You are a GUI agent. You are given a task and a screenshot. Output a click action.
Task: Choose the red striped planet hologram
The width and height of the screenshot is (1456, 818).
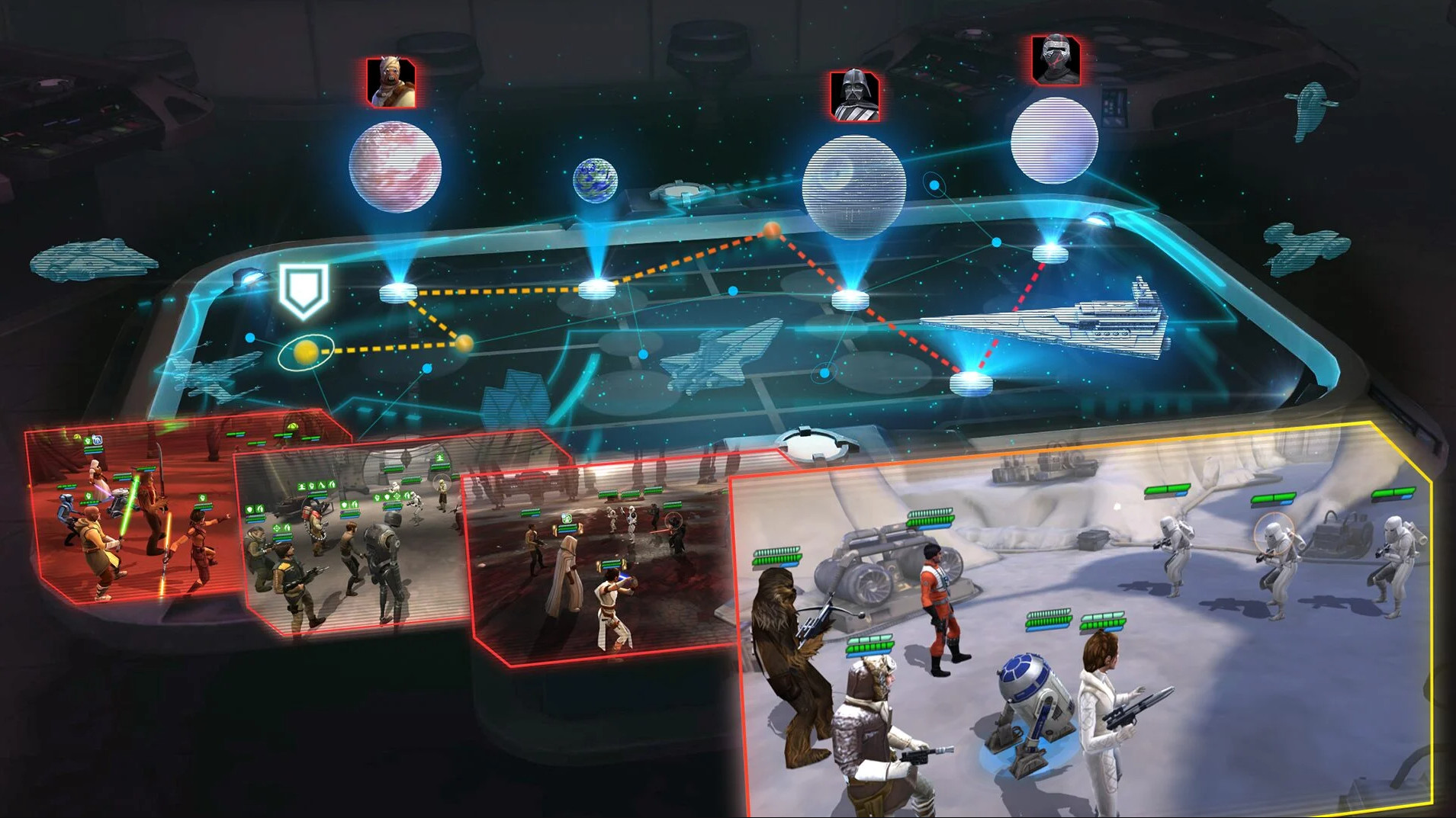click(x=394, y=166)
